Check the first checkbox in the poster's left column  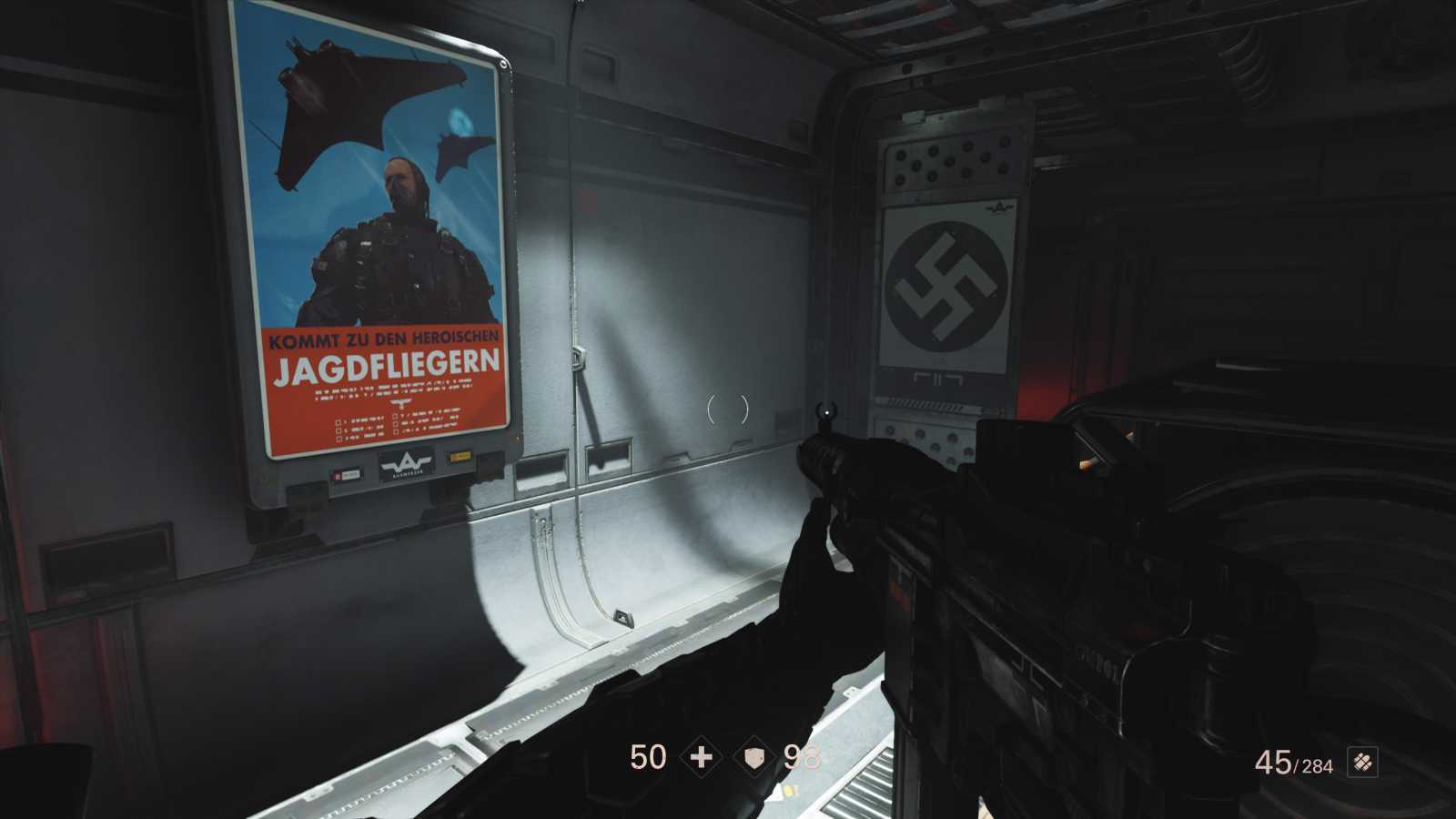[x=338, y=423]
